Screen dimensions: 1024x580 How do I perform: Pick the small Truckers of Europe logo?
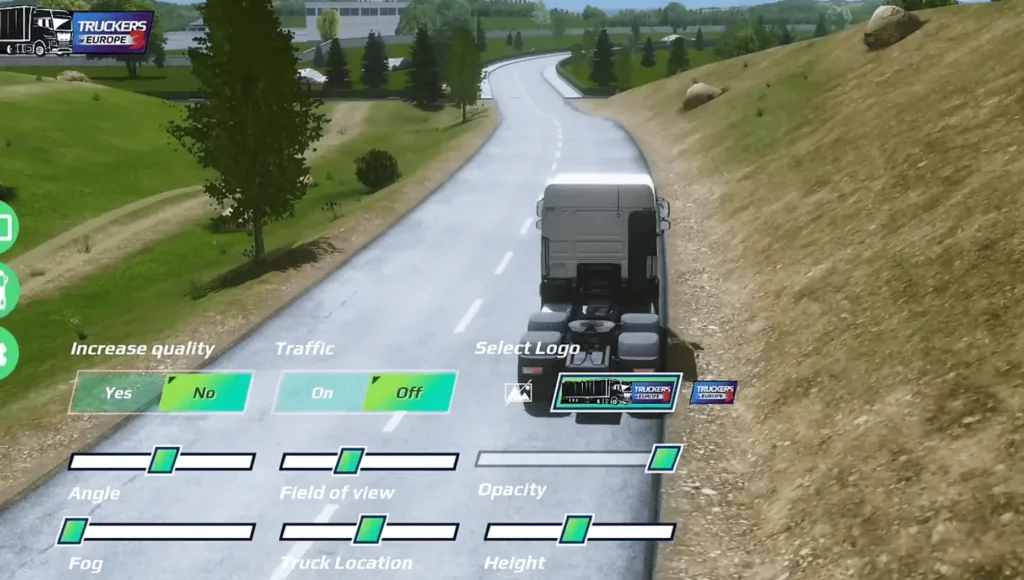point(713,392)
